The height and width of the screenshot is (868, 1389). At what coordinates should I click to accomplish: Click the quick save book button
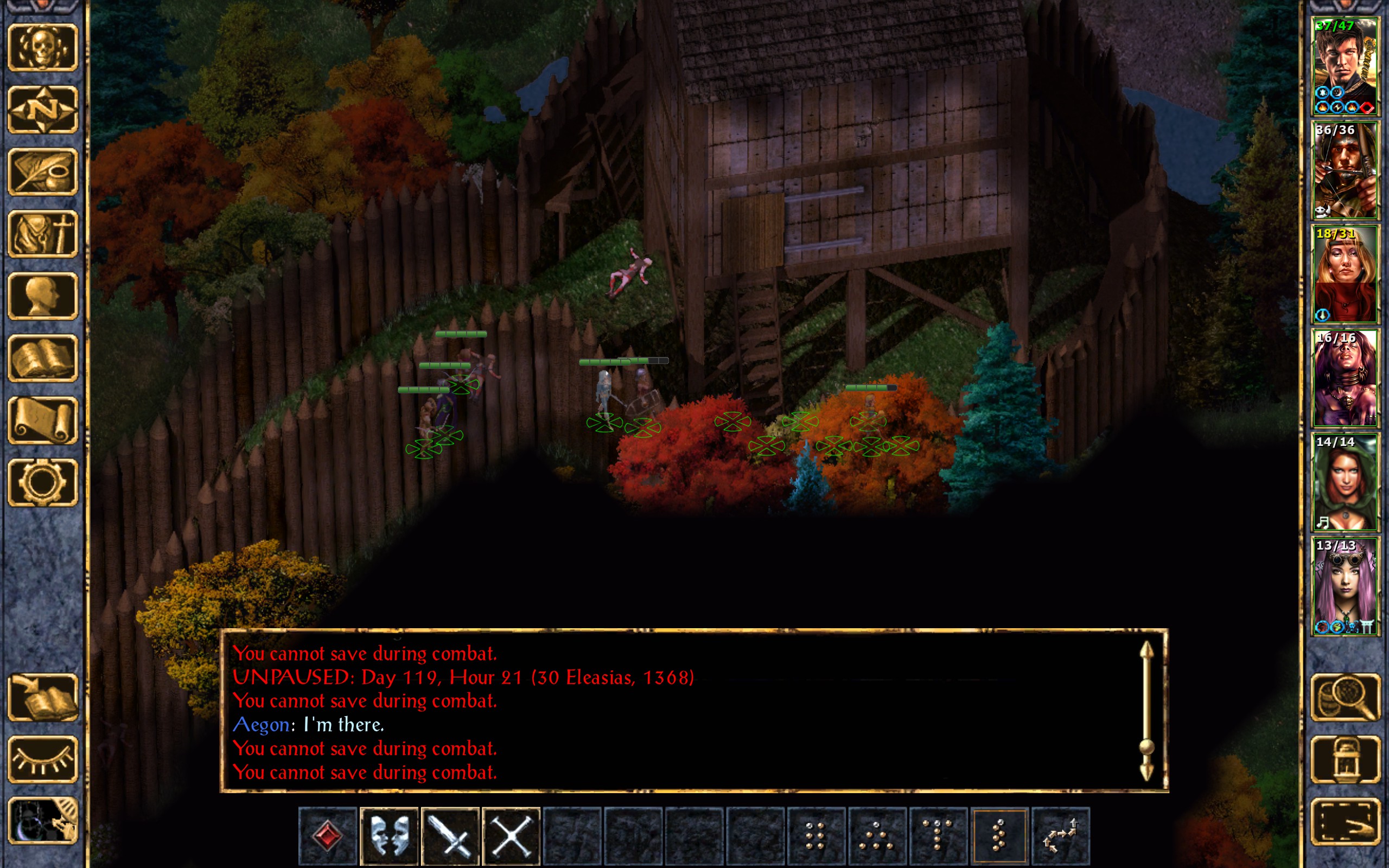42,698
